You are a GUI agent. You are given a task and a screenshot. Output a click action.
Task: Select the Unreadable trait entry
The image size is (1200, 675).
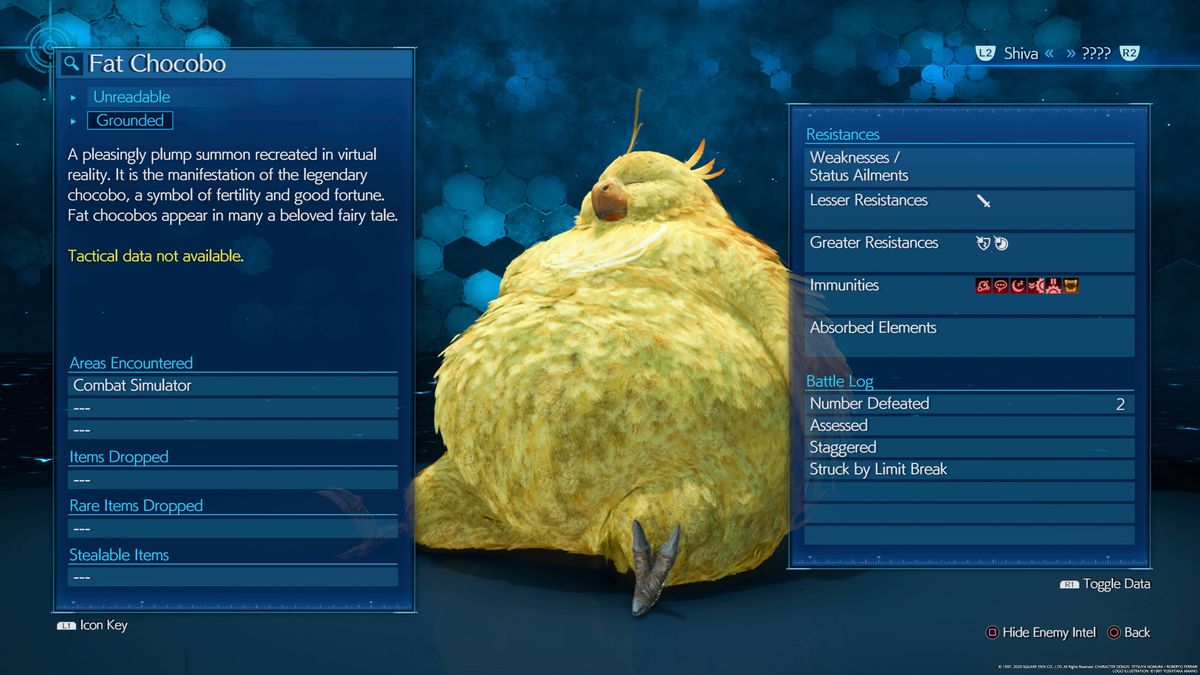[131, 97]
